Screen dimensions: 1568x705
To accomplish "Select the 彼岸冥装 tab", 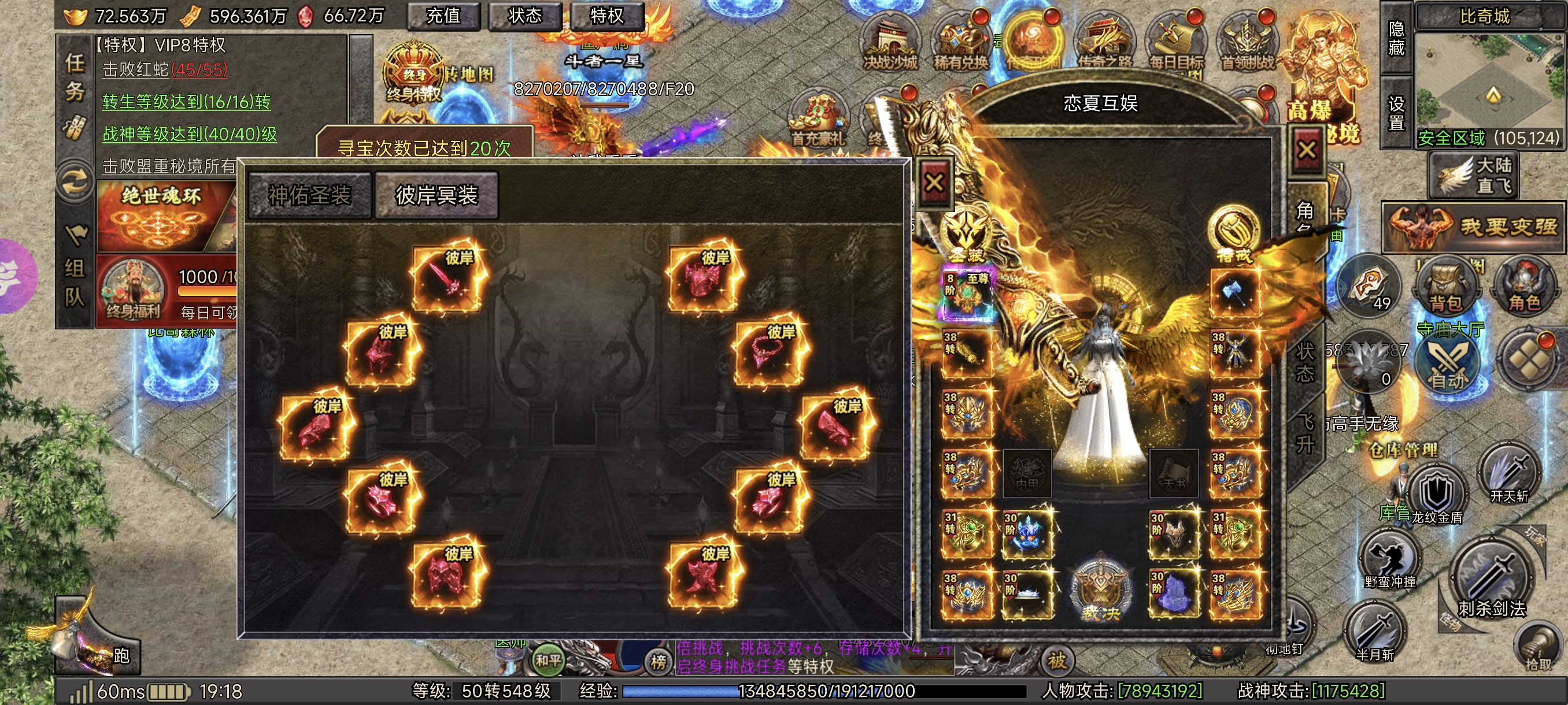I will pyautogui.click(x=437, y=195).
